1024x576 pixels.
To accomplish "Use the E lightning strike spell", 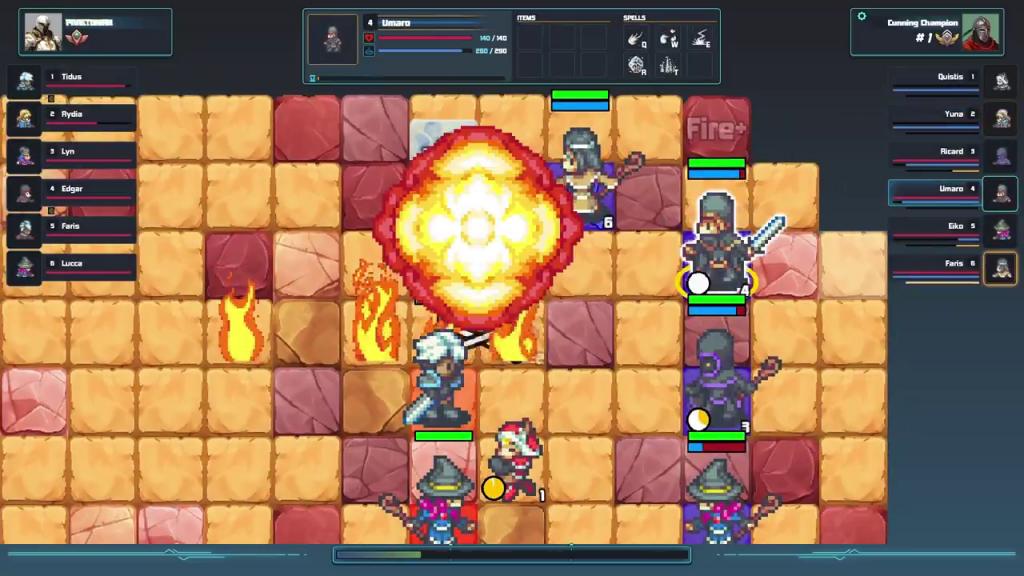I will click(700, 40).
